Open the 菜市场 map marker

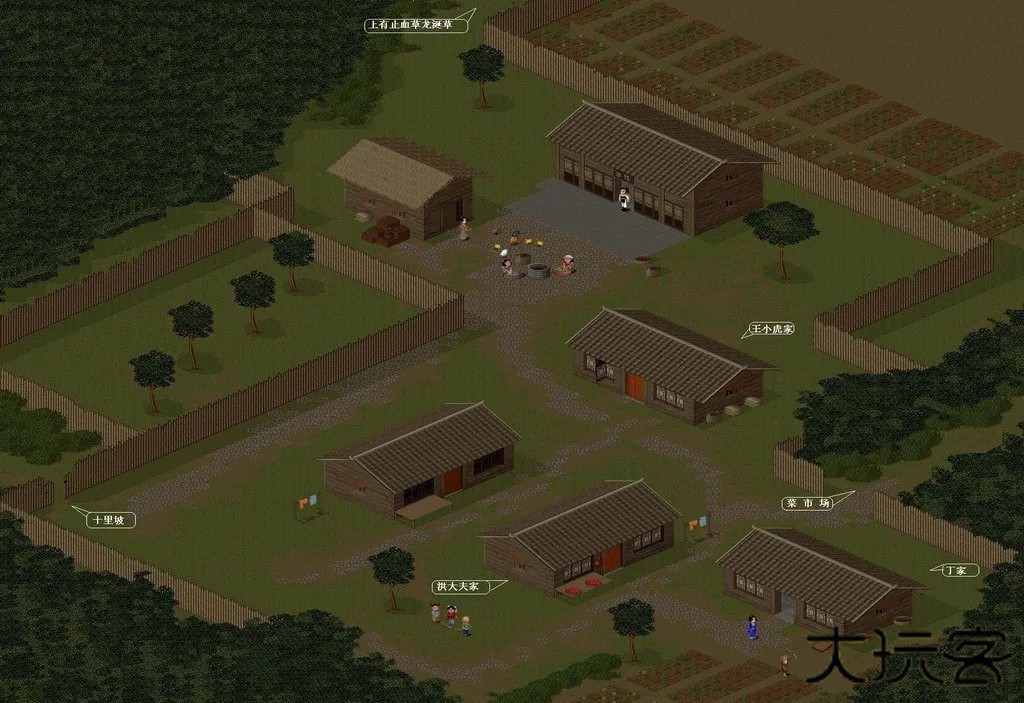click(806, 503)
